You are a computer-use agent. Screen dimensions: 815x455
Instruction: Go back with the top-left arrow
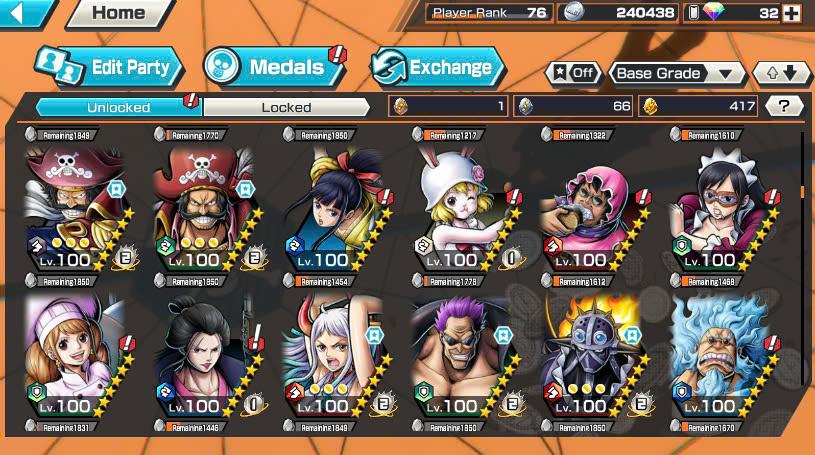tap(24, 12)
